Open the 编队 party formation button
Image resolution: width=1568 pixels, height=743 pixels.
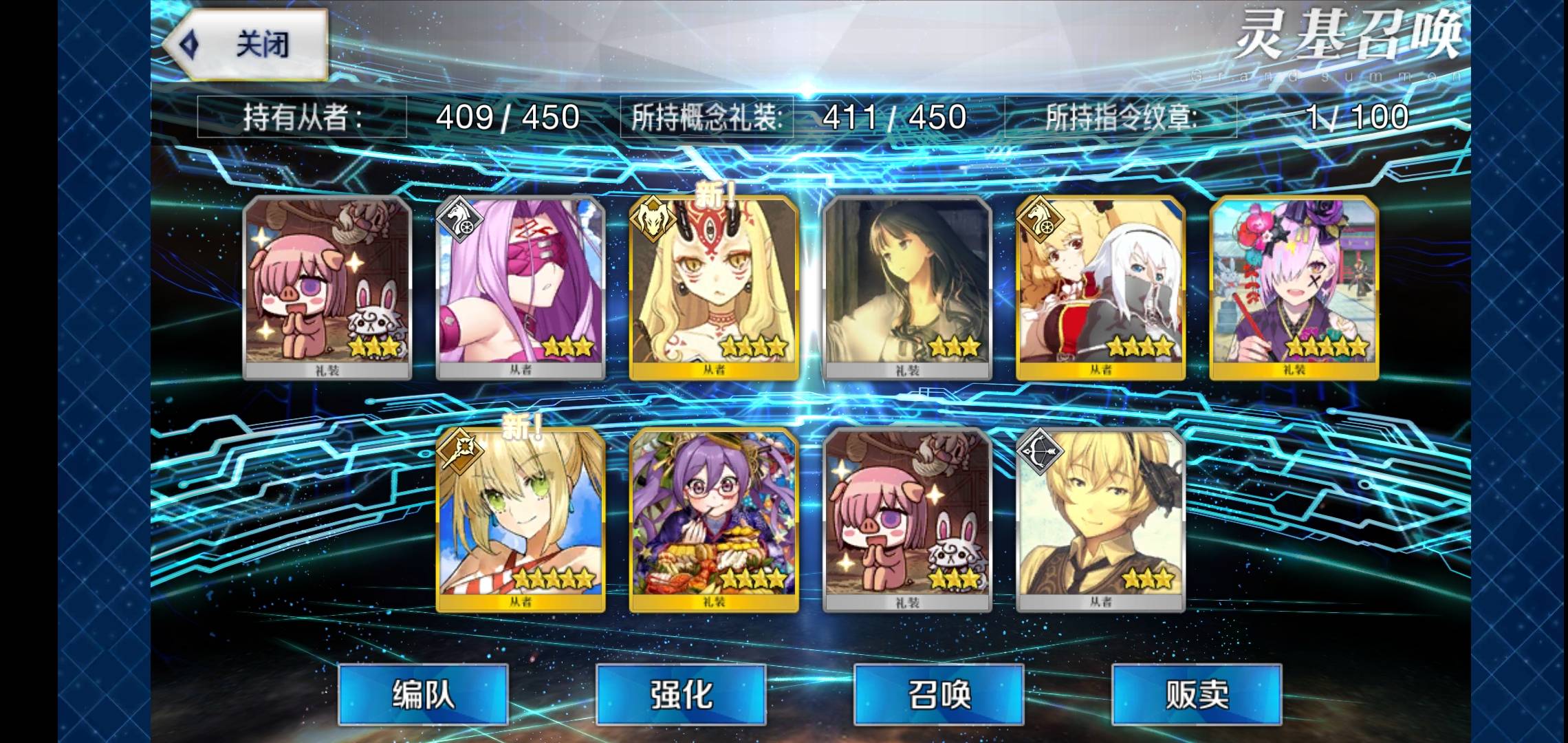423,693
